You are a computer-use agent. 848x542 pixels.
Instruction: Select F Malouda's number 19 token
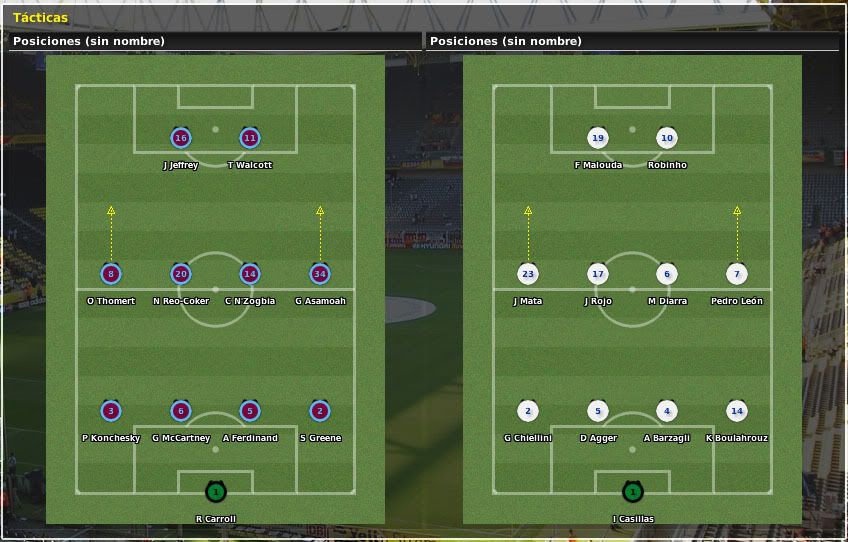[x=598, y=138]
